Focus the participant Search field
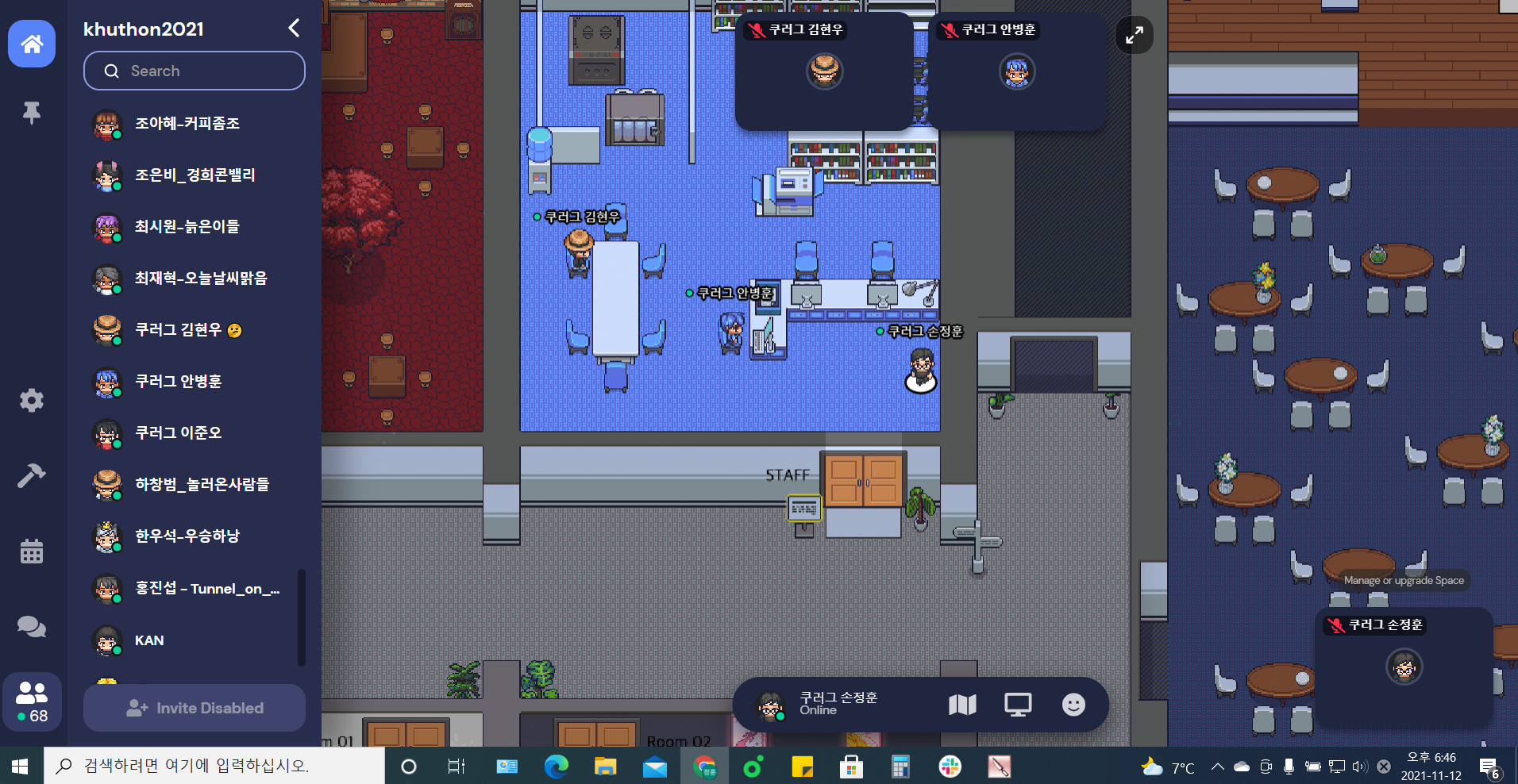1518x784 pixels. click(x=195, y=71)
